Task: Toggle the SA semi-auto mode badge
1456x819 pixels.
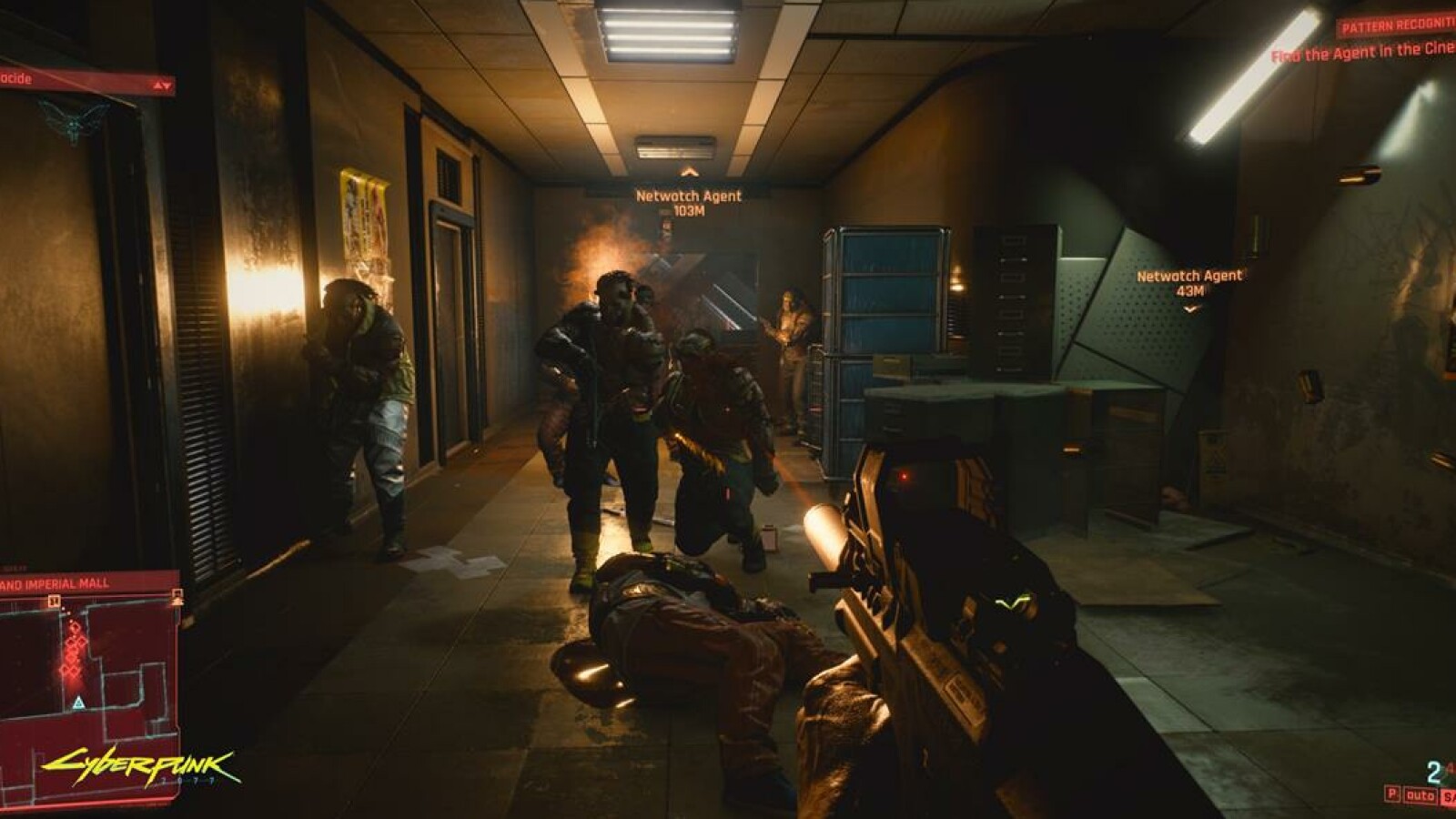Action: point(1451,795)
